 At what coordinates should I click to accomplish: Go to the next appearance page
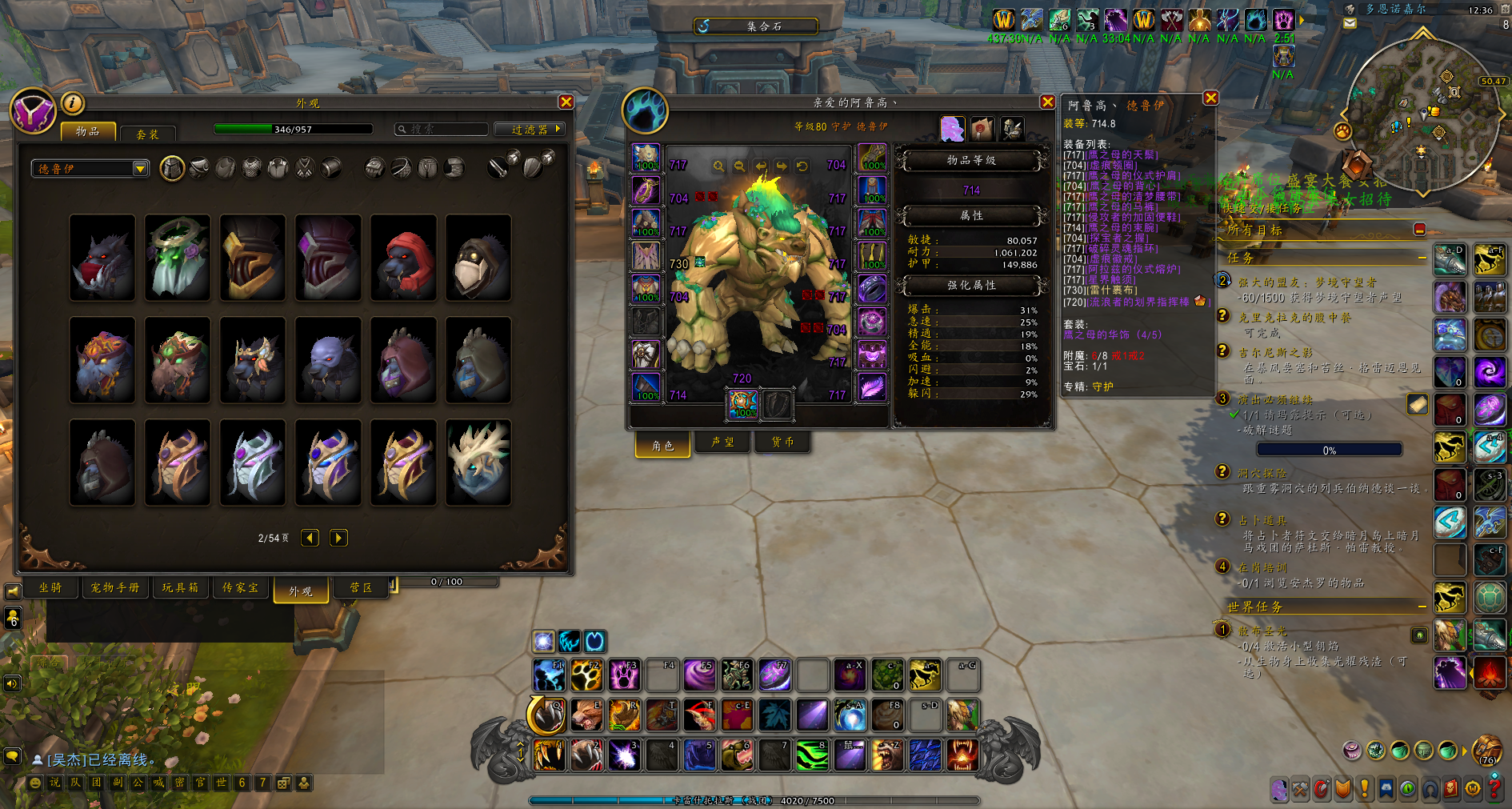[x=338, y=538]
